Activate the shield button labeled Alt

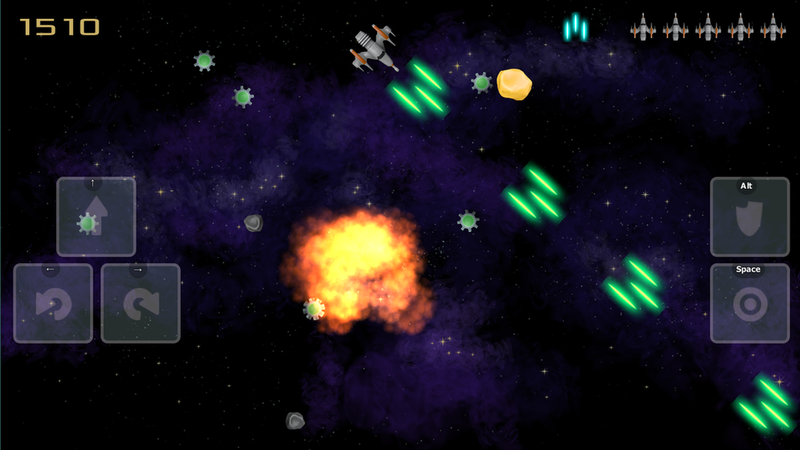[x=749, y=217]
